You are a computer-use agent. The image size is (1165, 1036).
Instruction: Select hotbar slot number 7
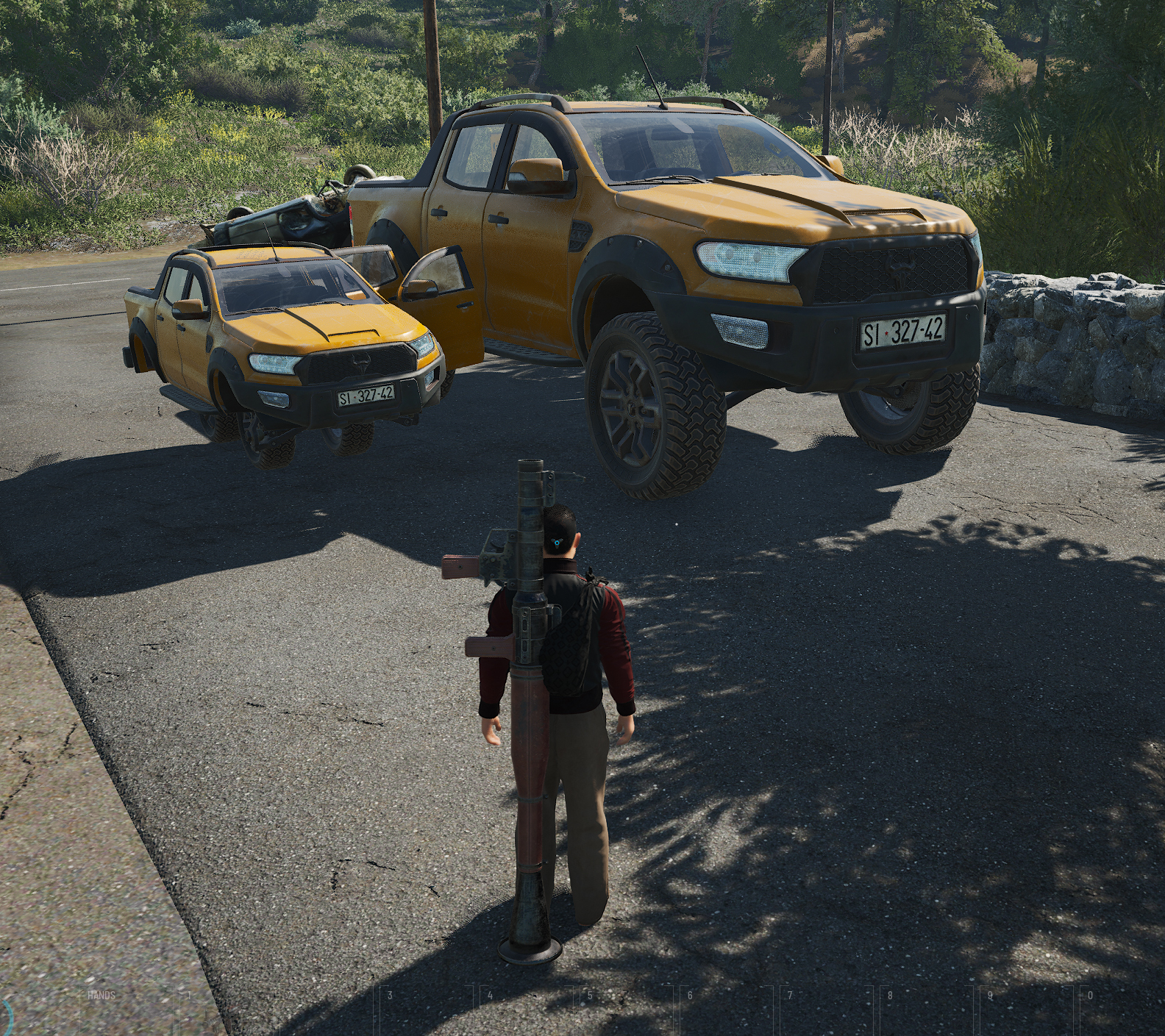[x=825, y=1011]
